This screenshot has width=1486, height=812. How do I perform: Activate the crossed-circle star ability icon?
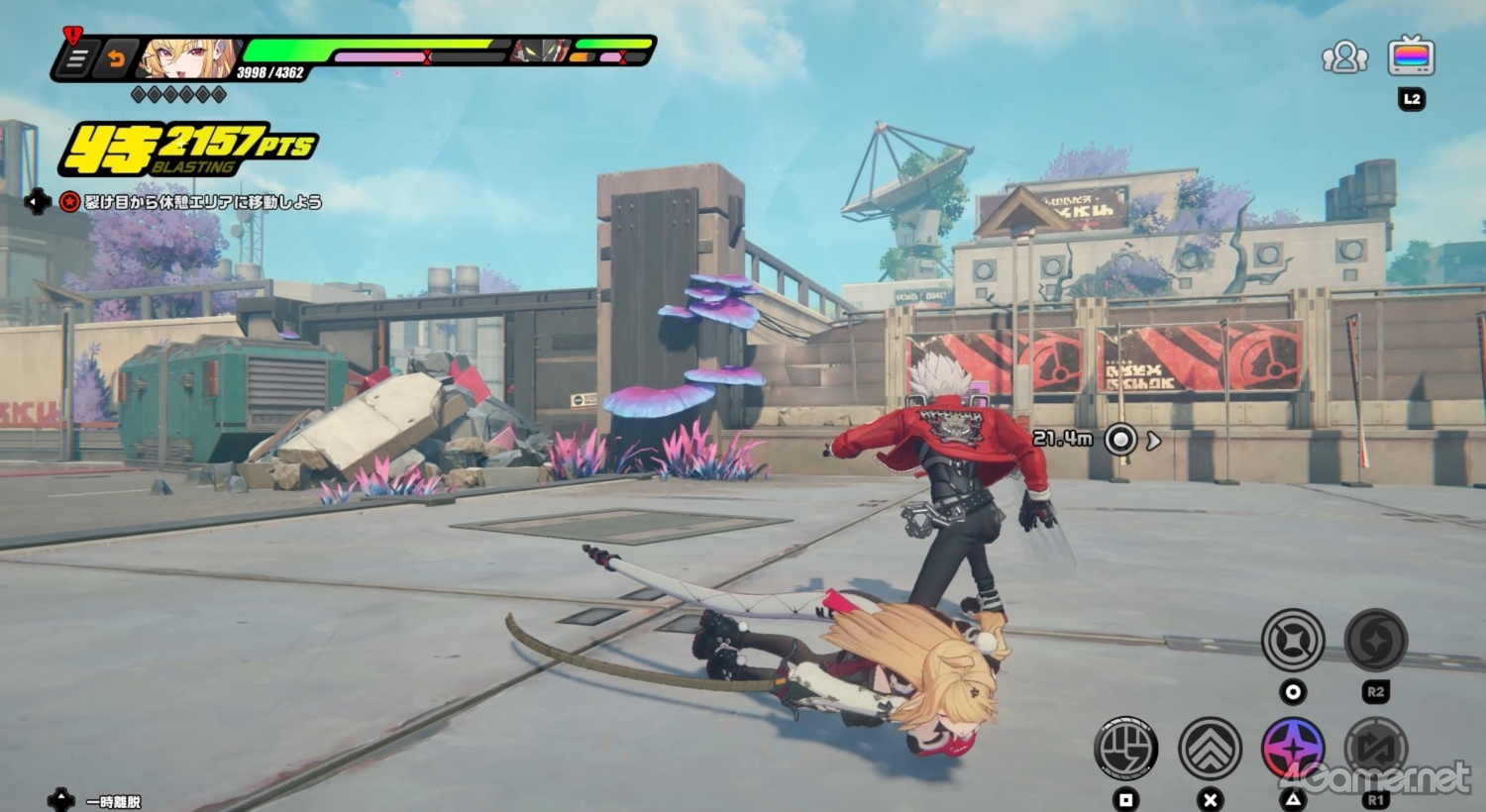click(x=1293, y=641)
